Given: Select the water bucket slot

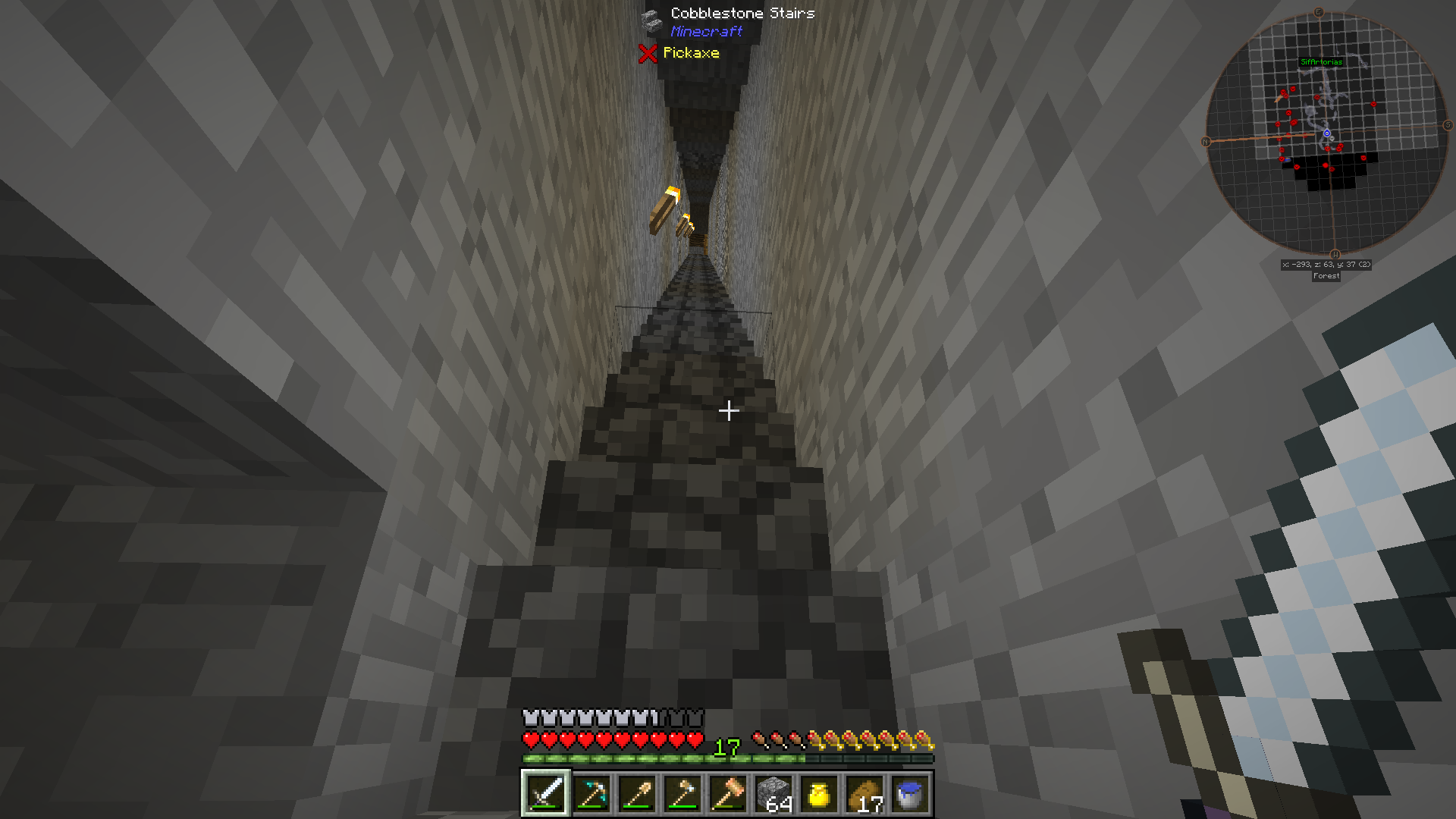Looking at the screenshot, I should click(x=909, y=793).
